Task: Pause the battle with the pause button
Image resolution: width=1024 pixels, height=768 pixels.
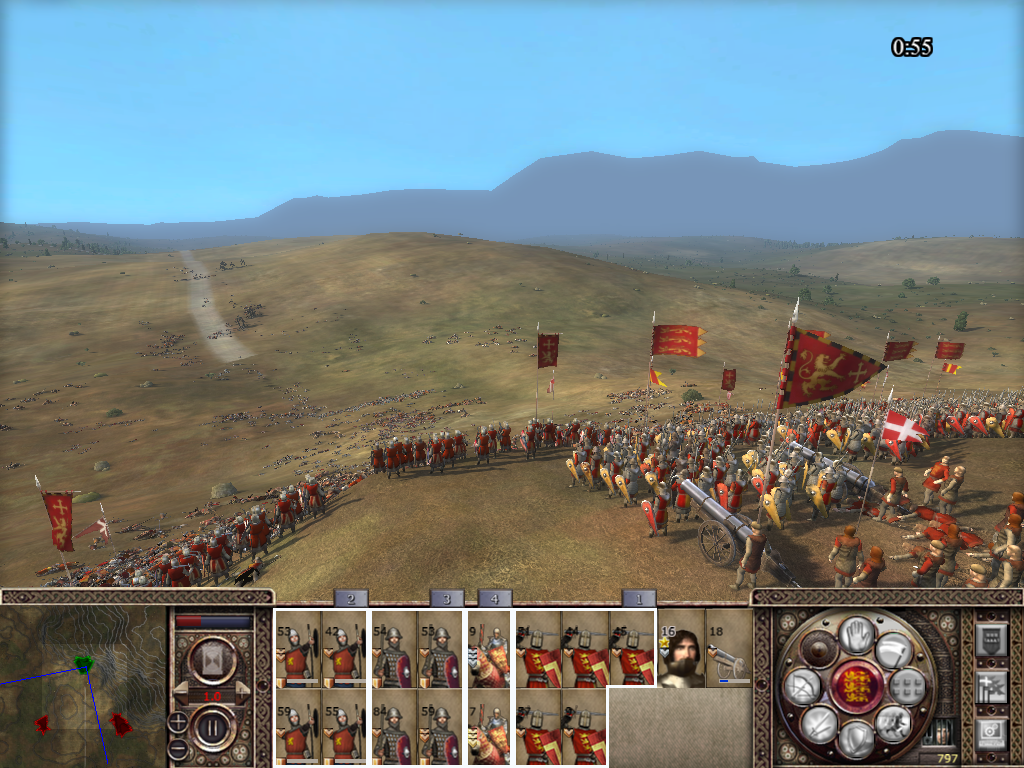Action: pyautogui.click(x=213, y=727)
